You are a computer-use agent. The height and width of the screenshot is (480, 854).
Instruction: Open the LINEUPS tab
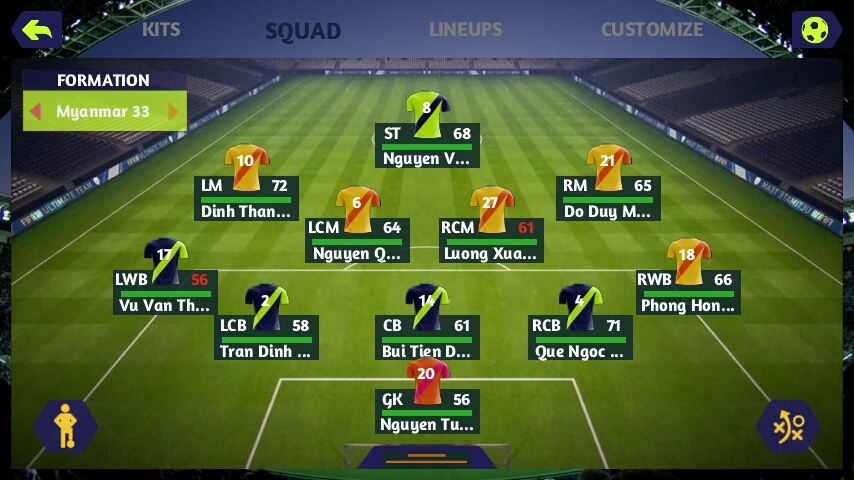[x=465, y=29]
